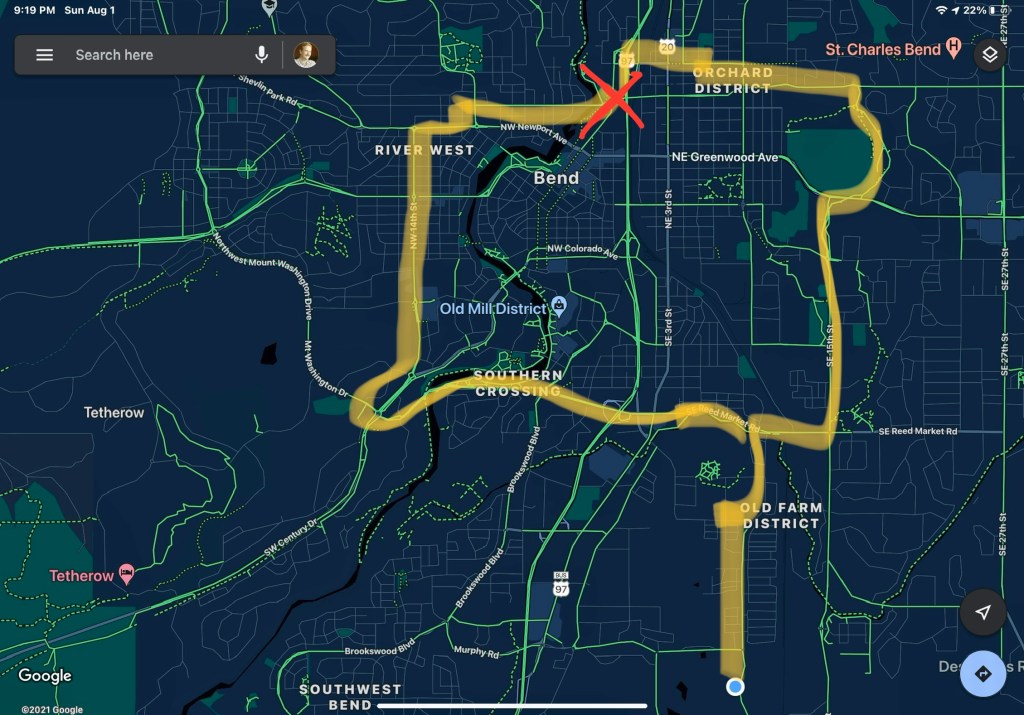The image size is (1024, 715).
Task: Open the hamburger menu in search bar
Action: pyautogui.click(x=45, y=55)
